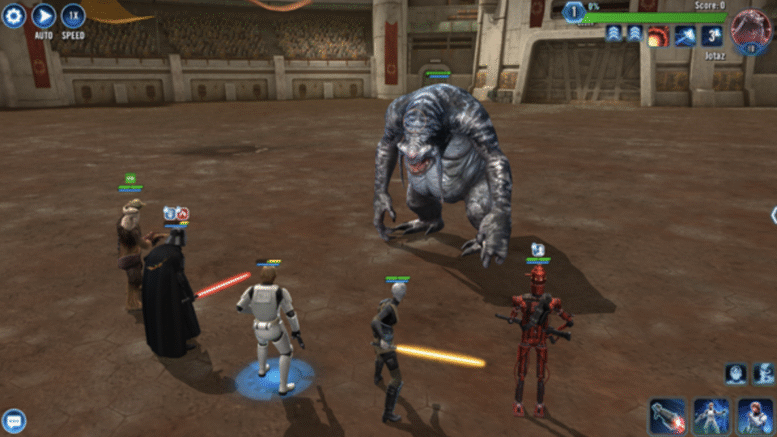
Task: Use the rocket missile ability
Action: coord(667,415)
